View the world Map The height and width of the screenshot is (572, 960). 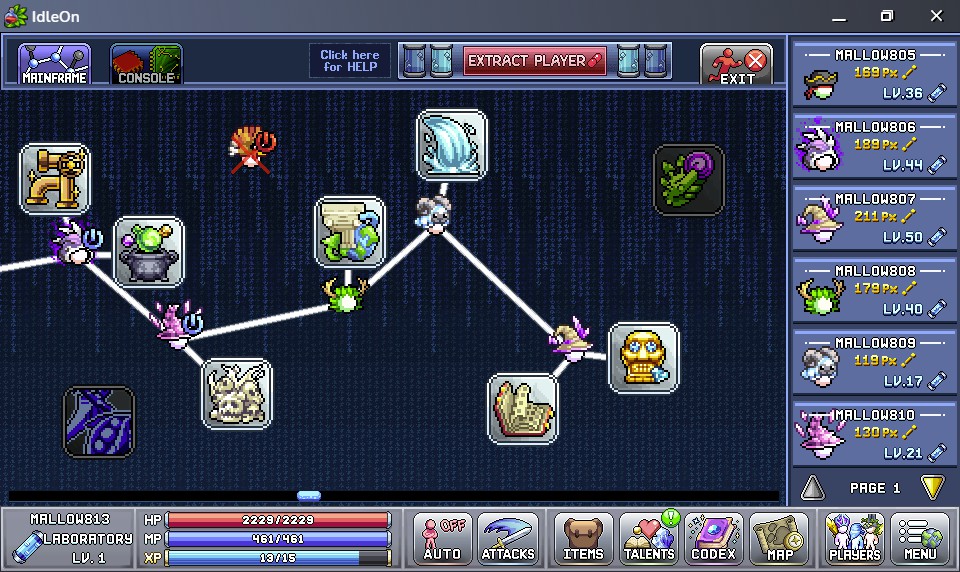click(778, 538)
